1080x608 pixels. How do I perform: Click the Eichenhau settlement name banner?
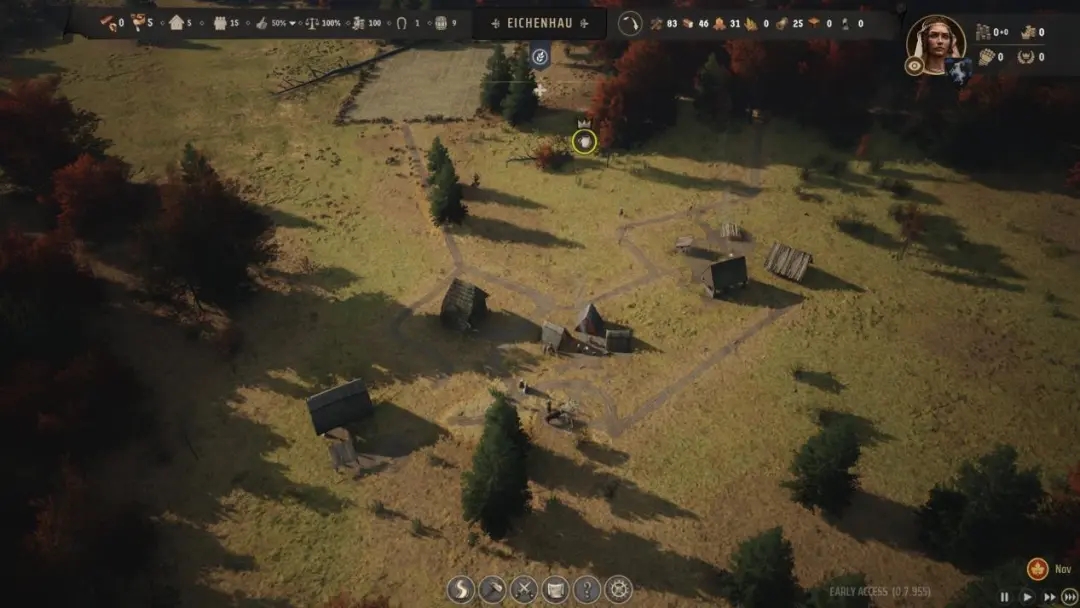click(x=541, y=23)
